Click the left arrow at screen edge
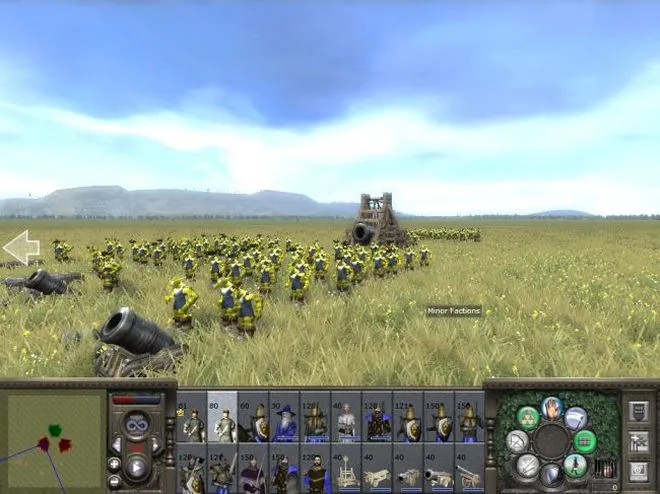Viewport: 660px width, 494px height. tap(20, 247)
